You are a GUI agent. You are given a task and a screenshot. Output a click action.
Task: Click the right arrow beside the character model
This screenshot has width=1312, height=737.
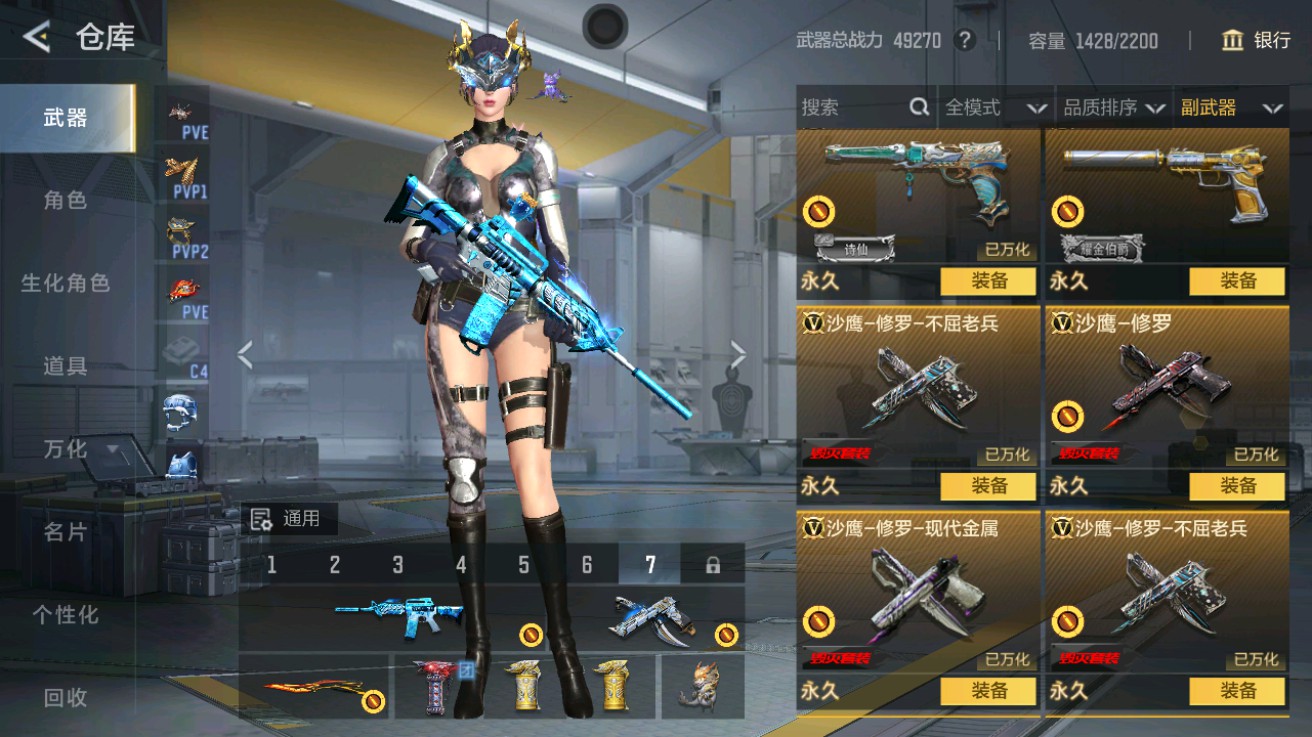[x=739, y=352]
